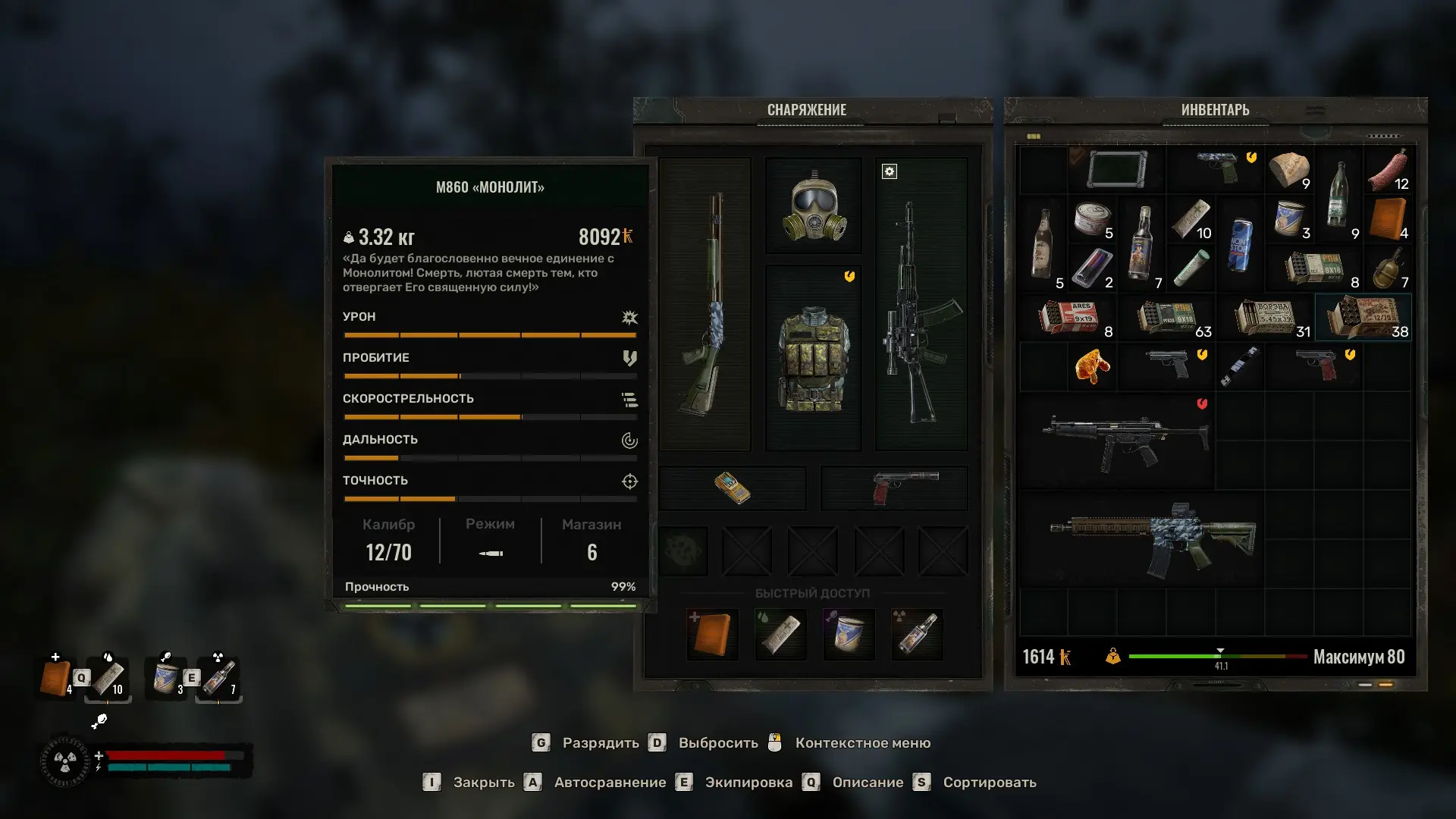Click the gear icon above the rifle slot
Viewport: 1456px width, 819px height.
(890, 172)
